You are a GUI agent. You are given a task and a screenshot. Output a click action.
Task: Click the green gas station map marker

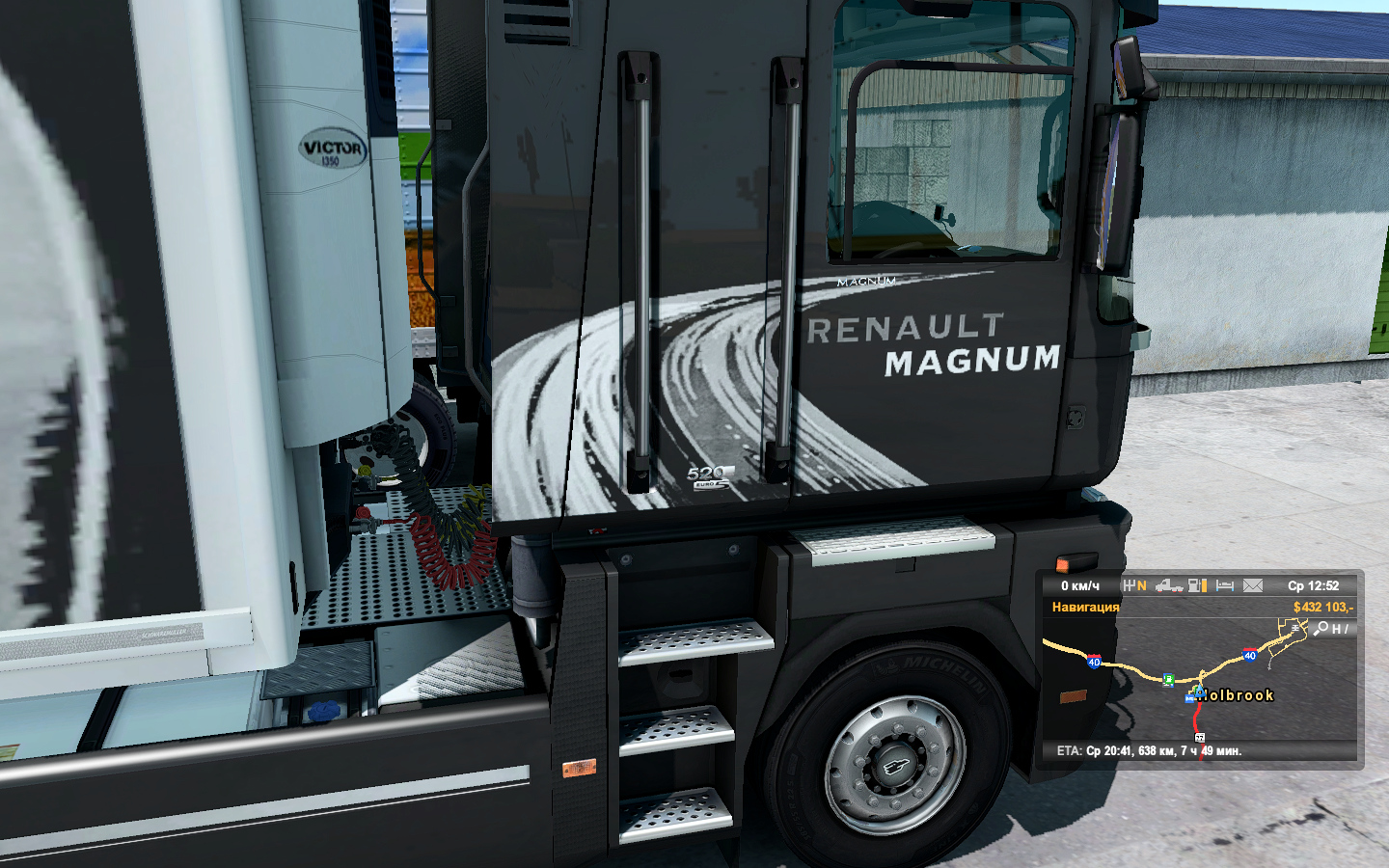[x=1168, y=680]
